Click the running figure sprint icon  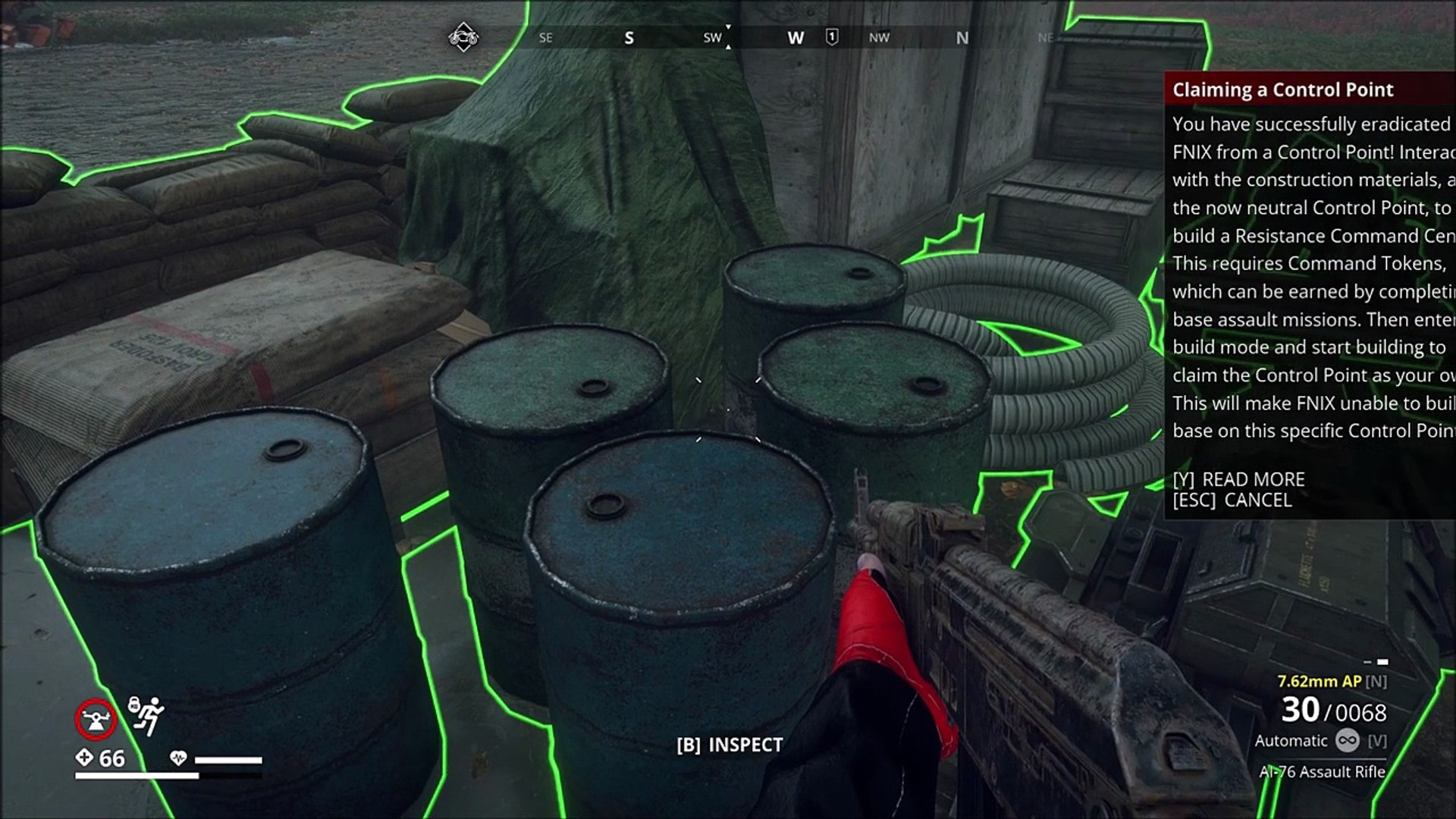(x=146, y=715)
